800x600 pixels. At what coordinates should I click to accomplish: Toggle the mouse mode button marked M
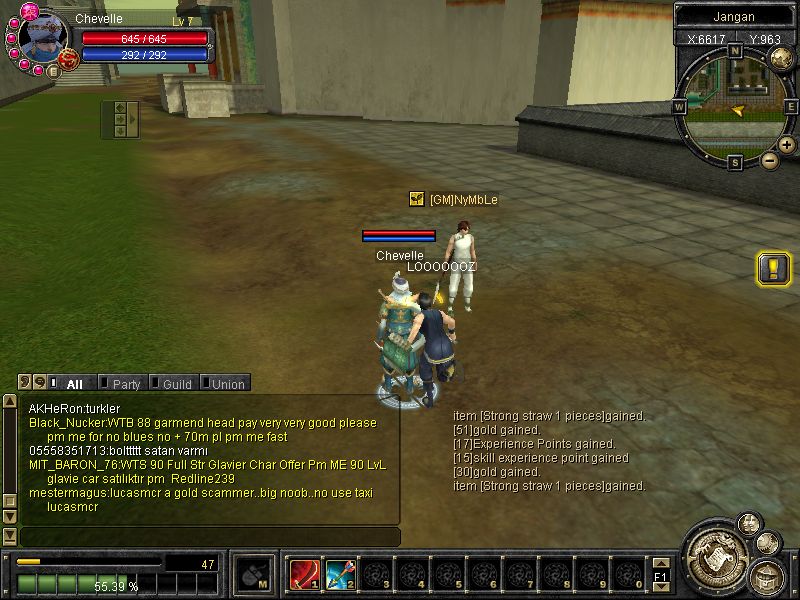tap(251, 573)
